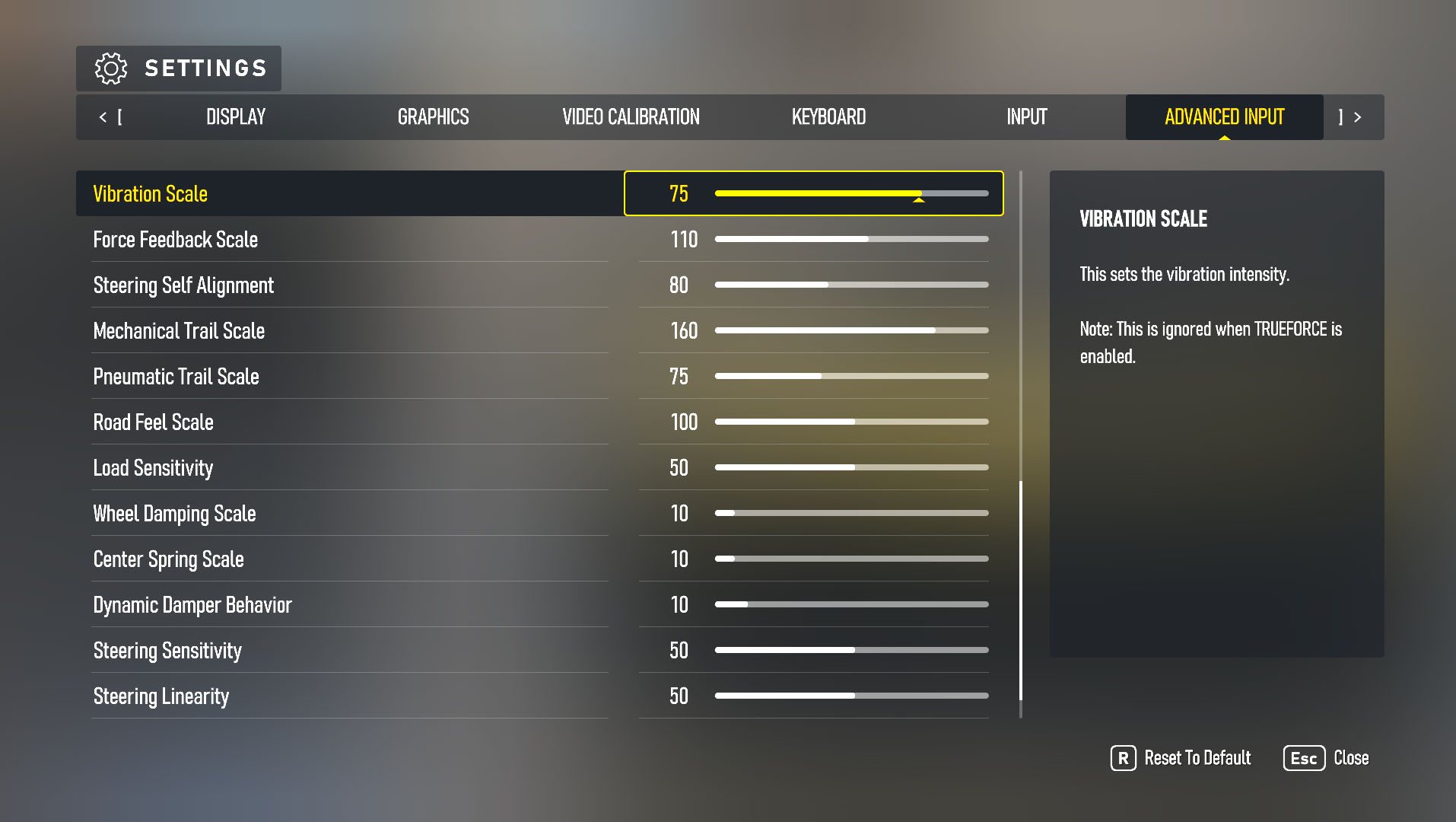
Task: Click the Close option
Action: (x=1353, y=758)
